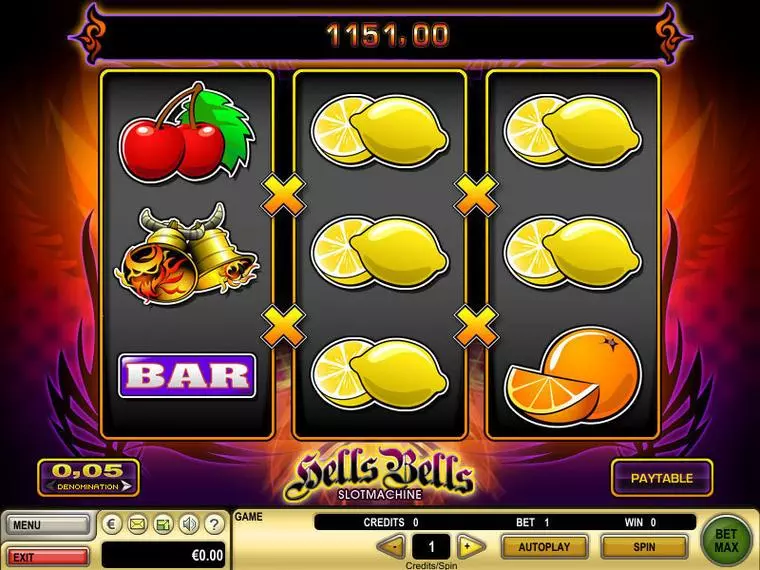
Task: Increase credits per spin with the plus arrow
Action: [x=469, y=547]
